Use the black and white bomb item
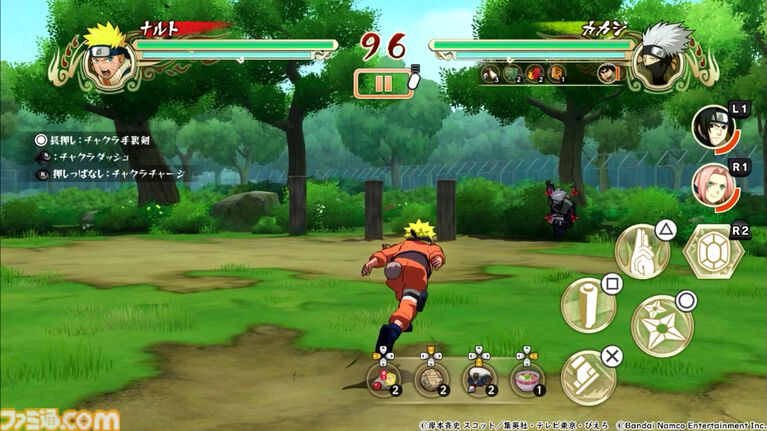This screenshot has height=431, width=767. coord(479,378)
